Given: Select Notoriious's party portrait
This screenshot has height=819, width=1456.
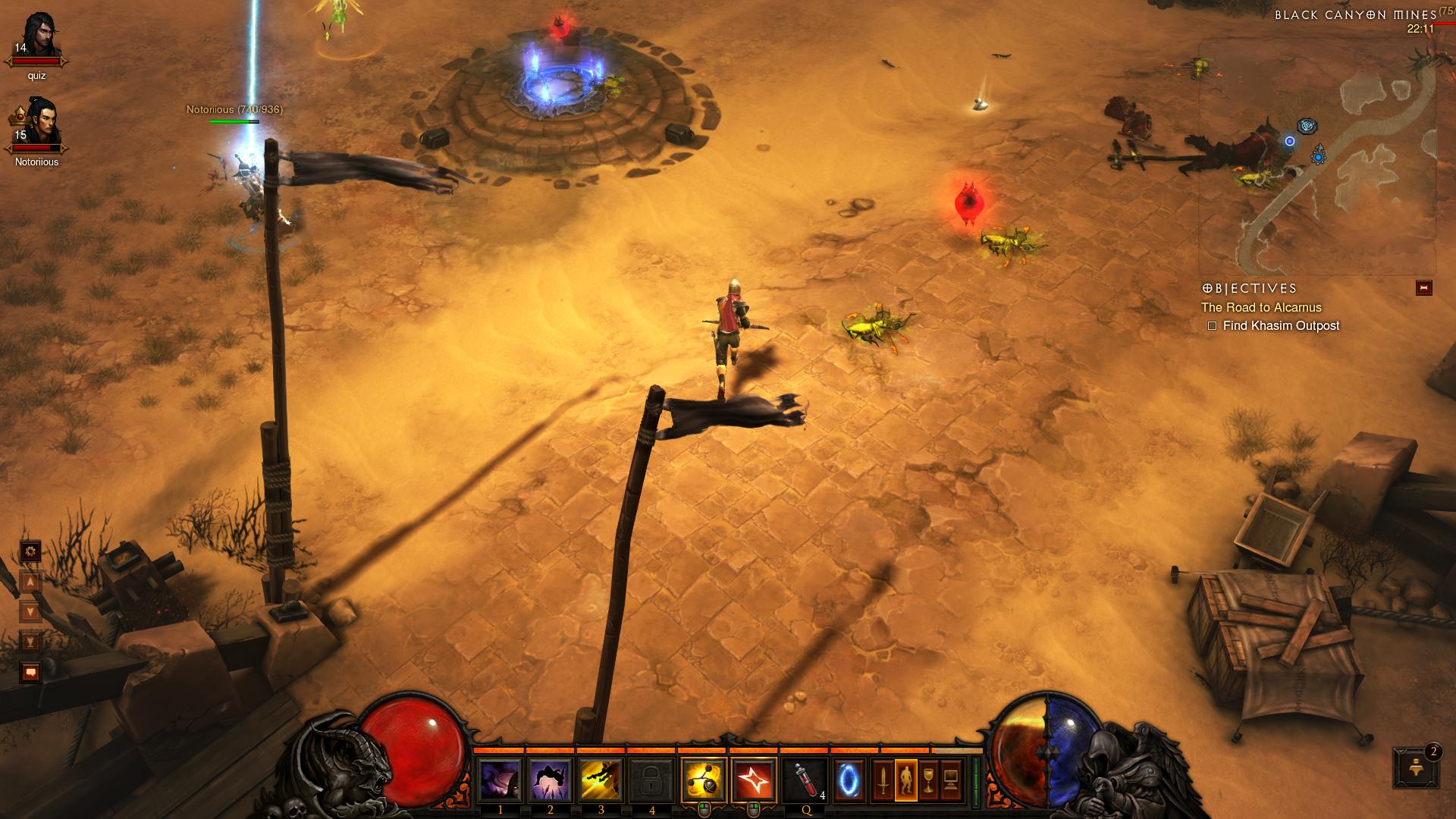Looking at the screenshot, I should click(36, 124).
